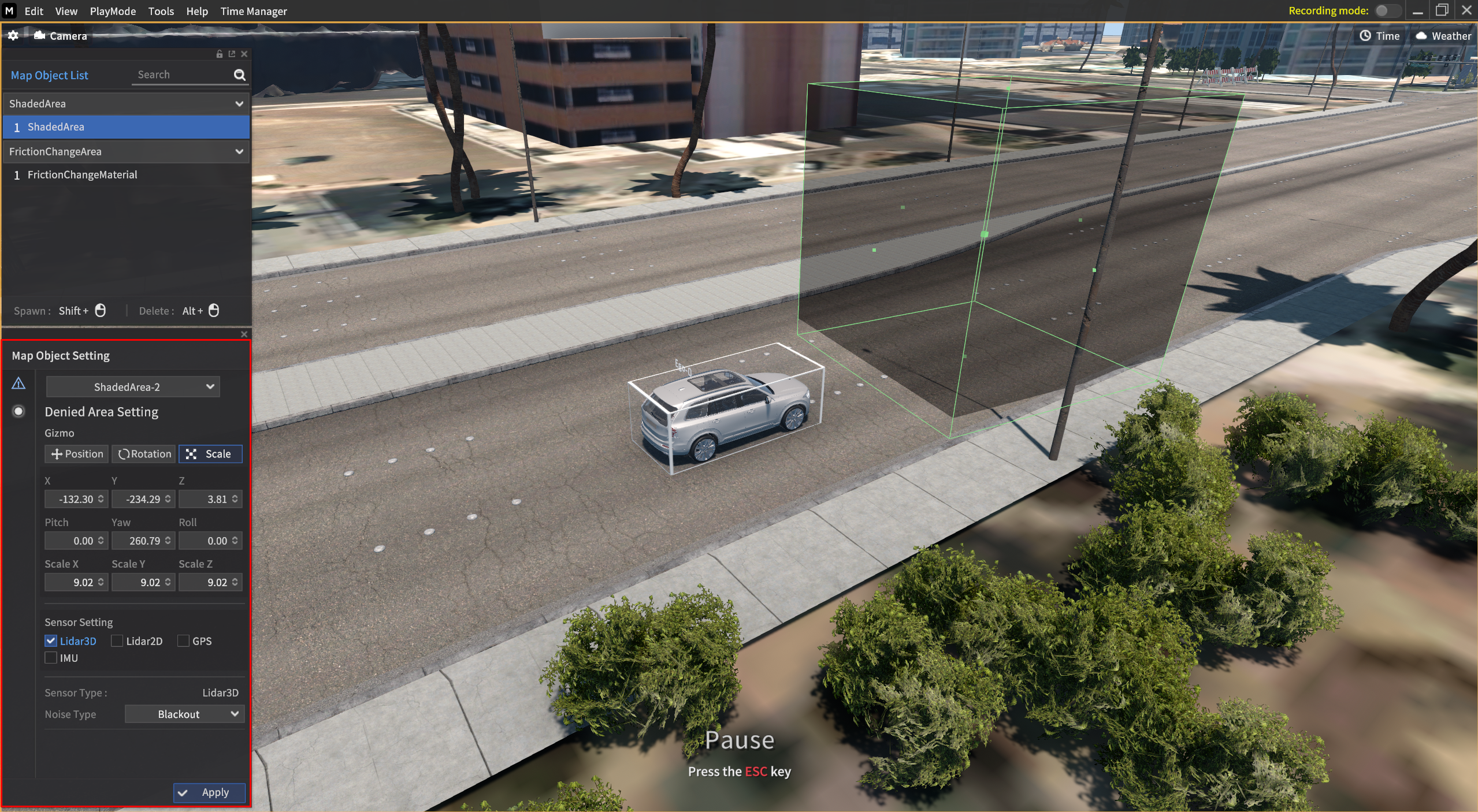Uncheck the Lidar3D sensor checkbox

(51, 640)
